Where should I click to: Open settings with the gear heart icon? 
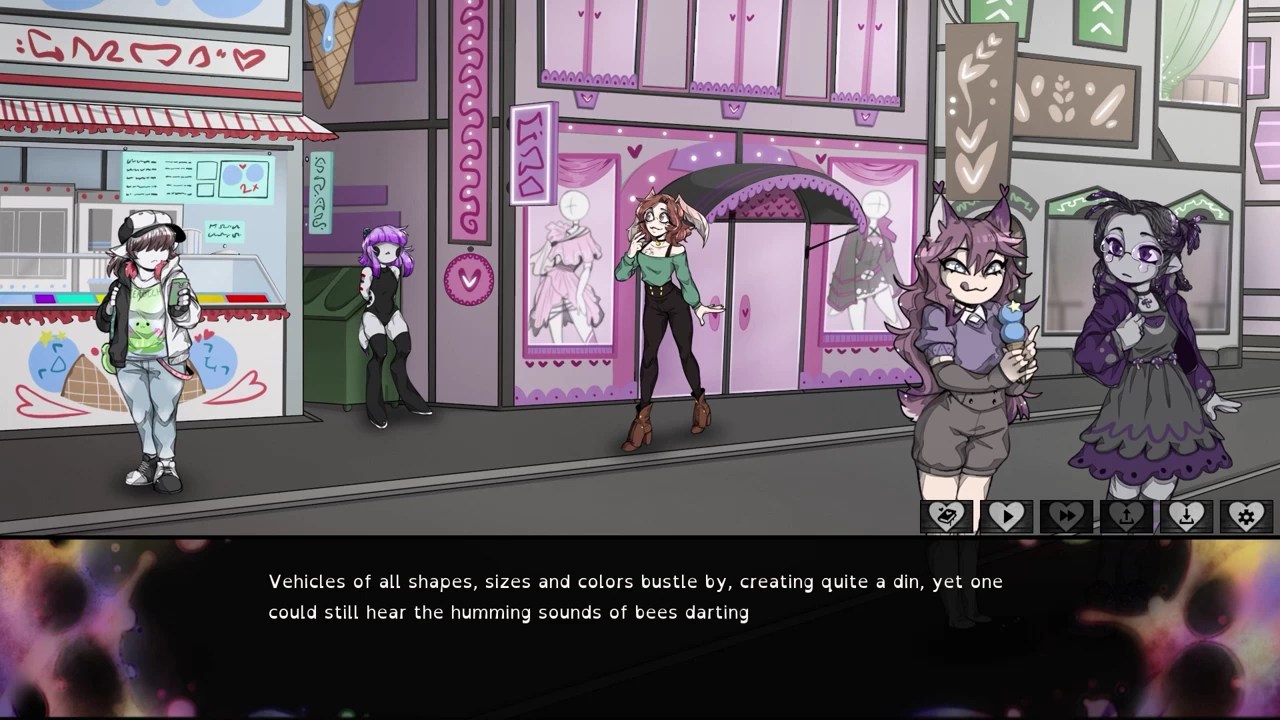coord(1246,516)
